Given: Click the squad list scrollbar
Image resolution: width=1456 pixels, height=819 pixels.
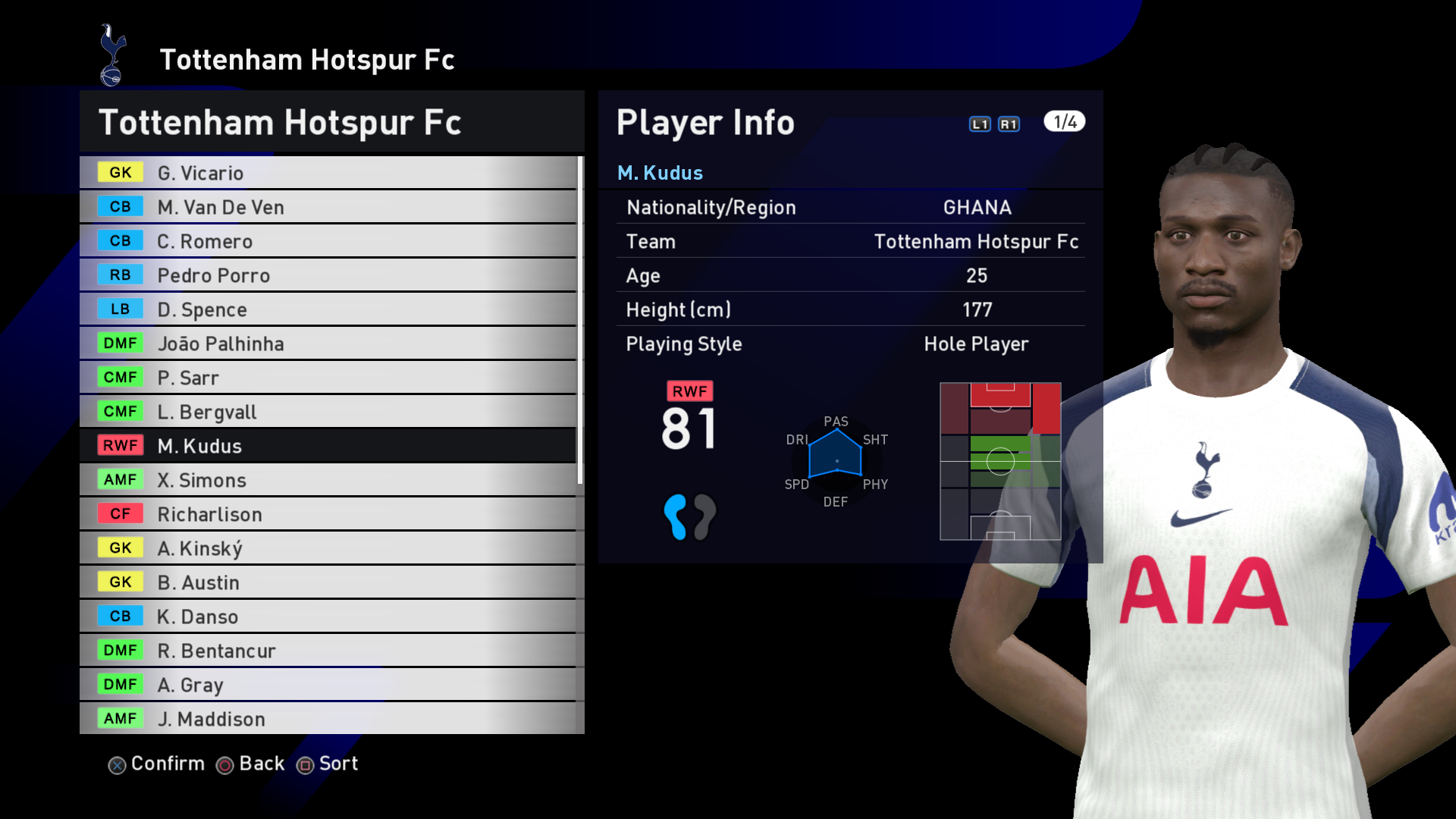Looking at the screenshot, I should pos(580,318).
